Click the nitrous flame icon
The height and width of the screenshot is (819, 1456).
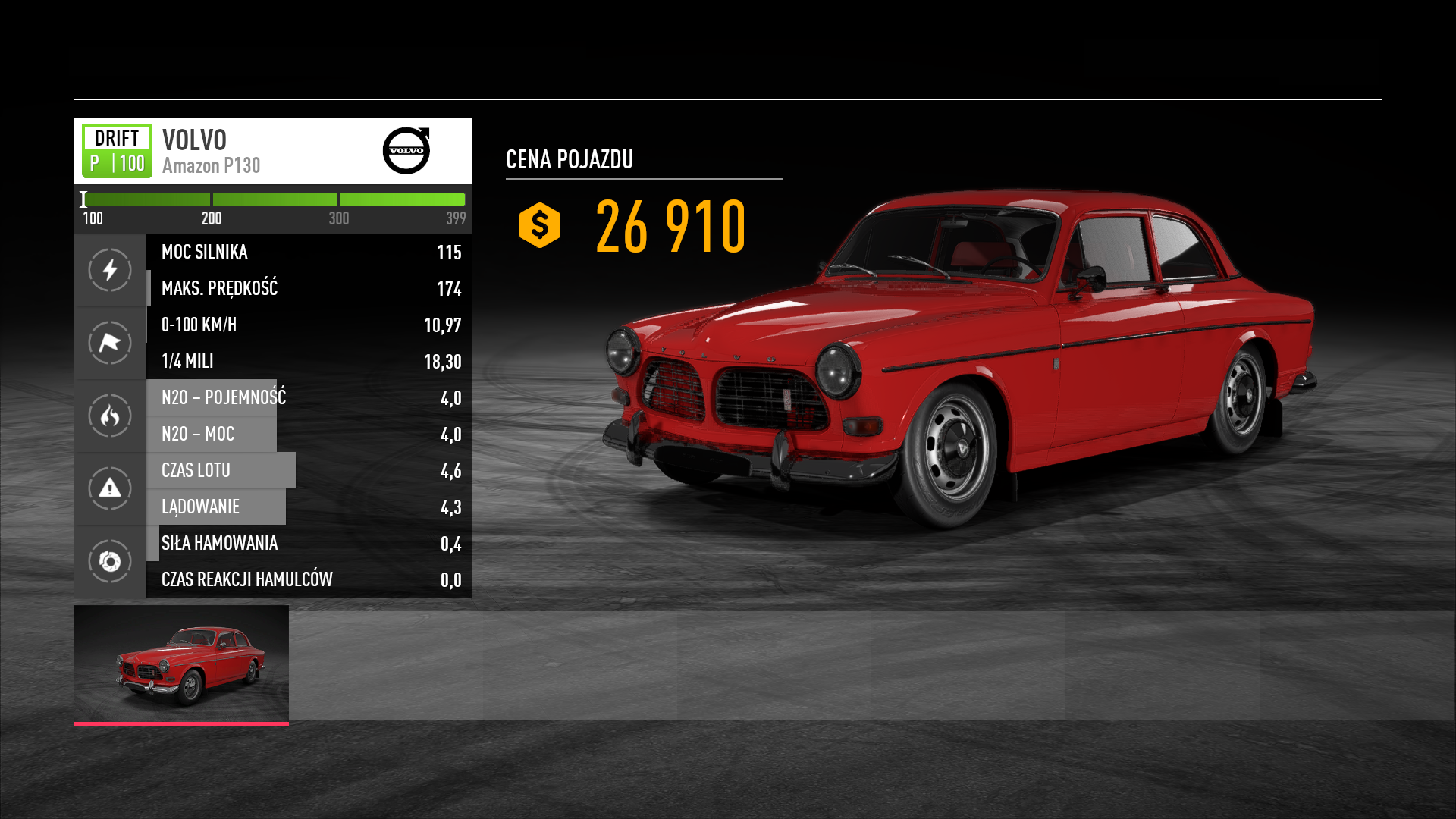pyautogui.click(x=110, y=416)
